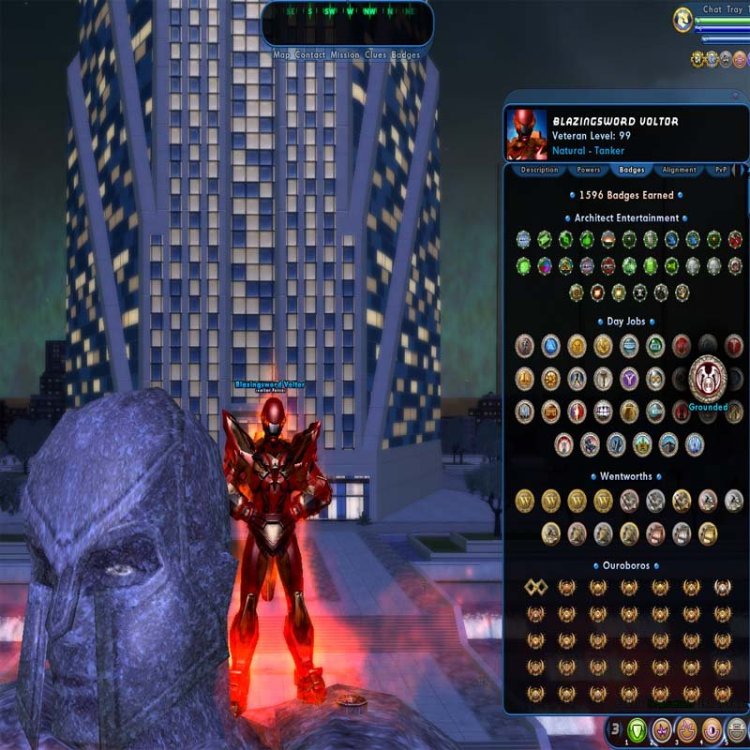
Task: Select the first gold W Wentworths badge
Action: coord(525,500)
